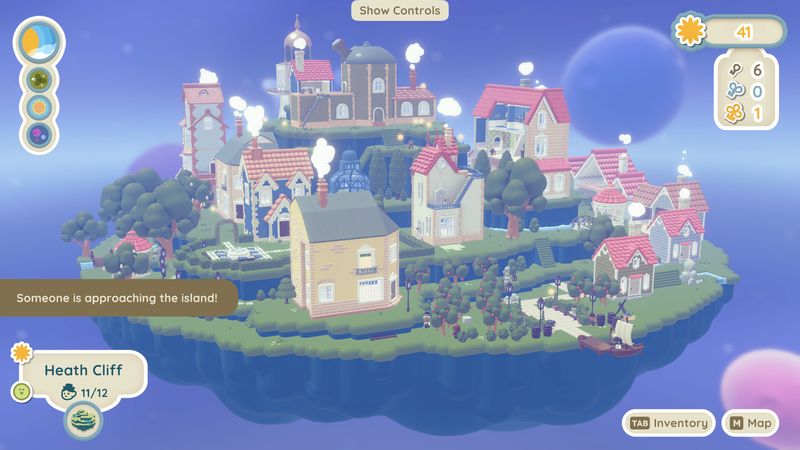Open the Map view

(x=750, y=423)
